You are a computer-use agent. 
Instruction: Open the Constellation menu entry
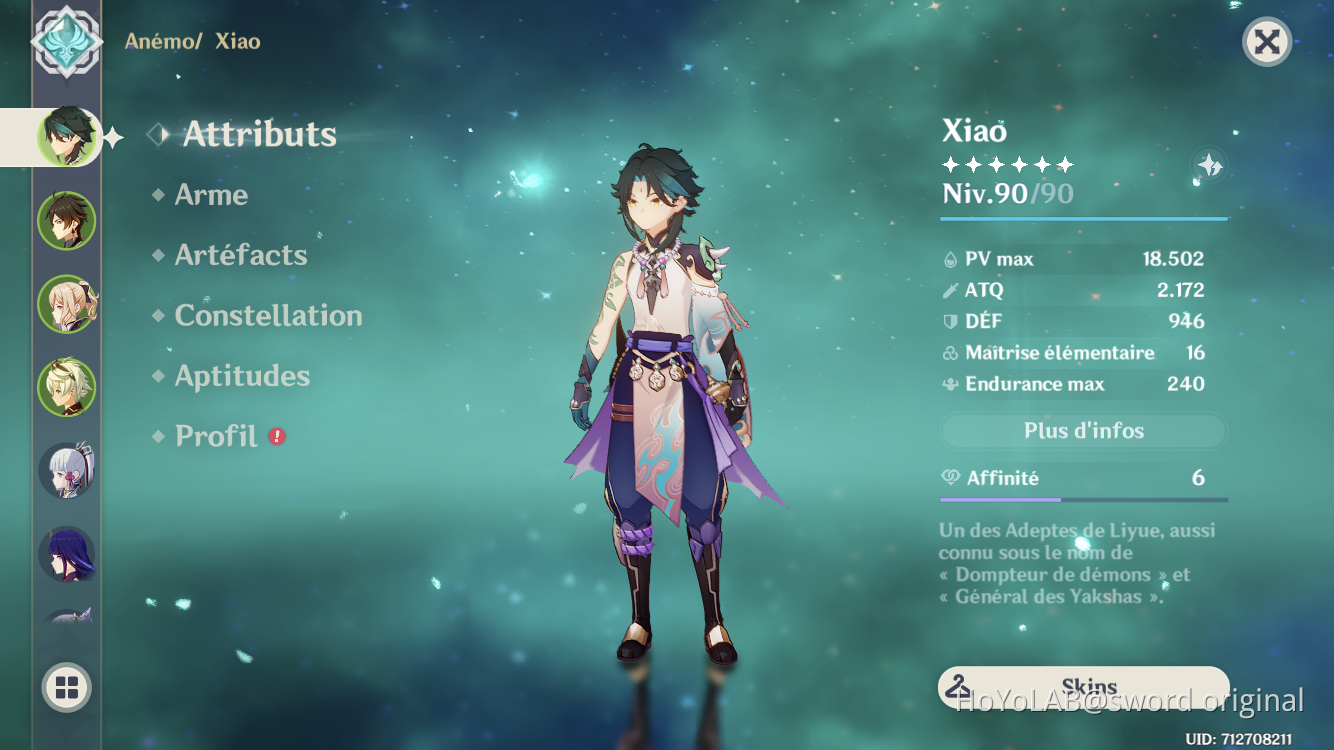click(x=268, y=315)
